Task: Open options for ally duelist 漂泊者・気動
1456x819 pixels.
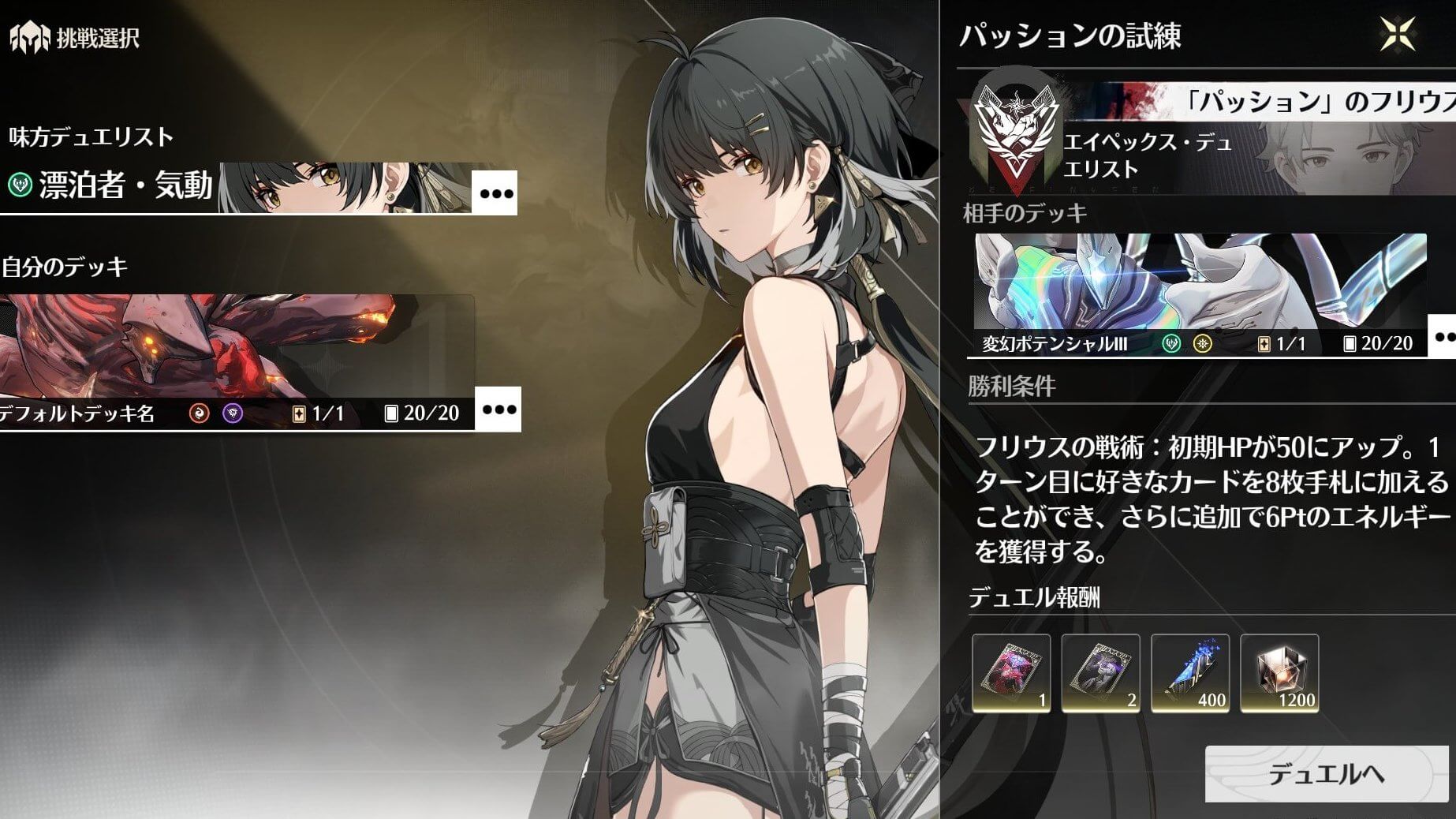Action: (495, 193)
